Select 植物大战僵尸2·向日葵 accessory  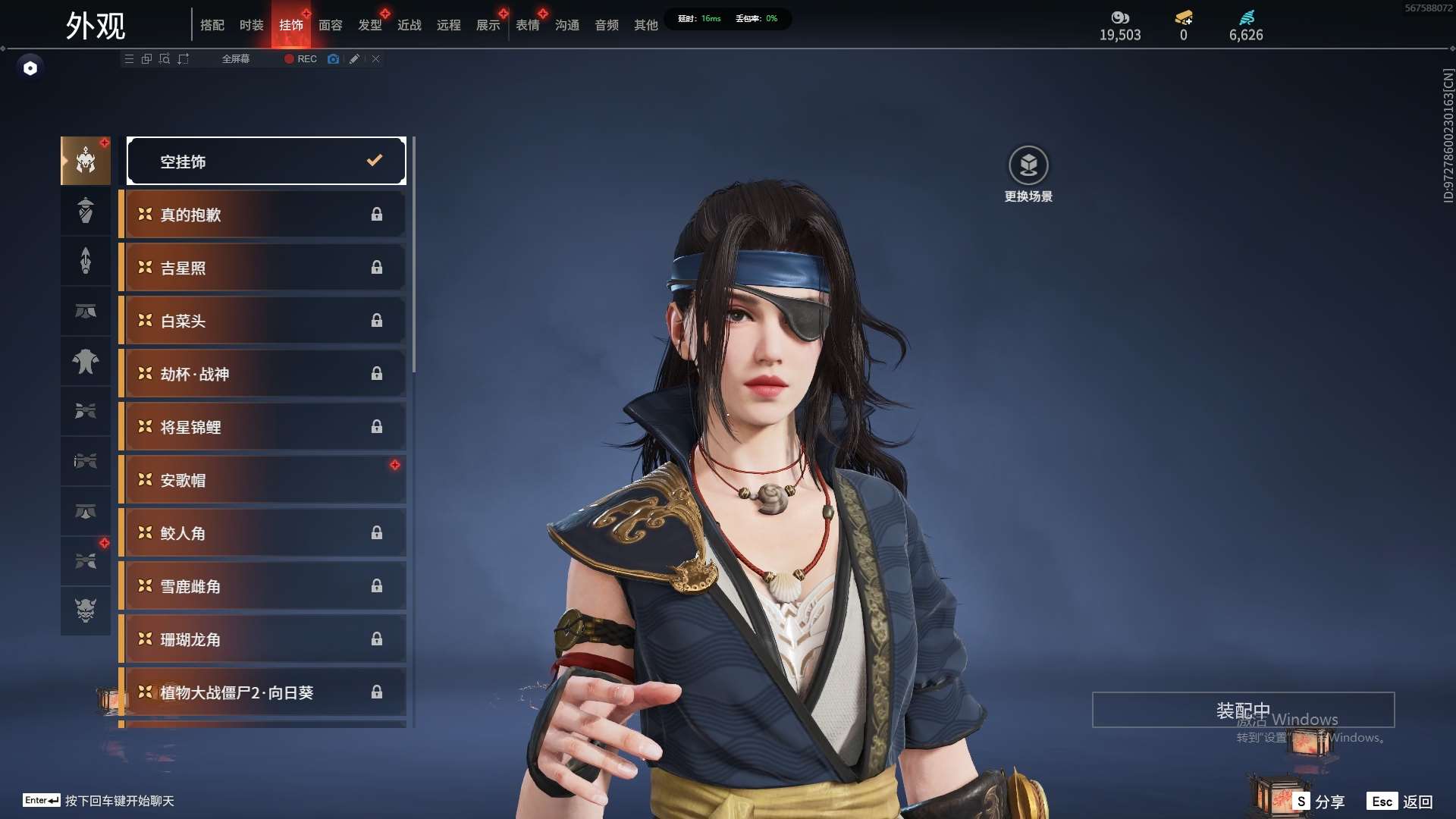click(x=264, y=692)
